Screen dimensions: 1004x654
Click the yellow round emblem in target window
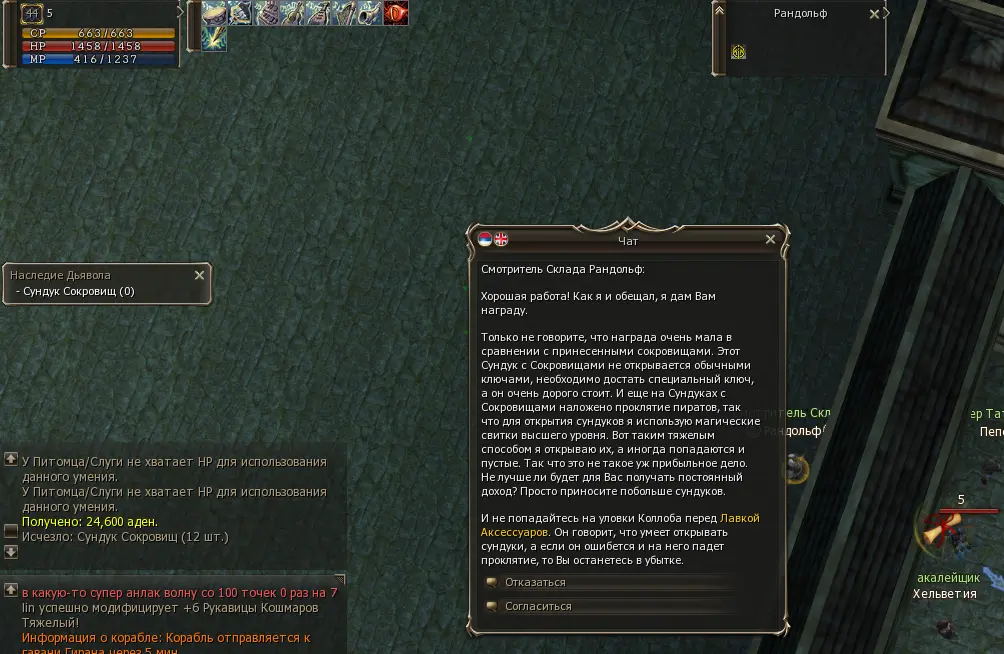click(x=738, y=52)
